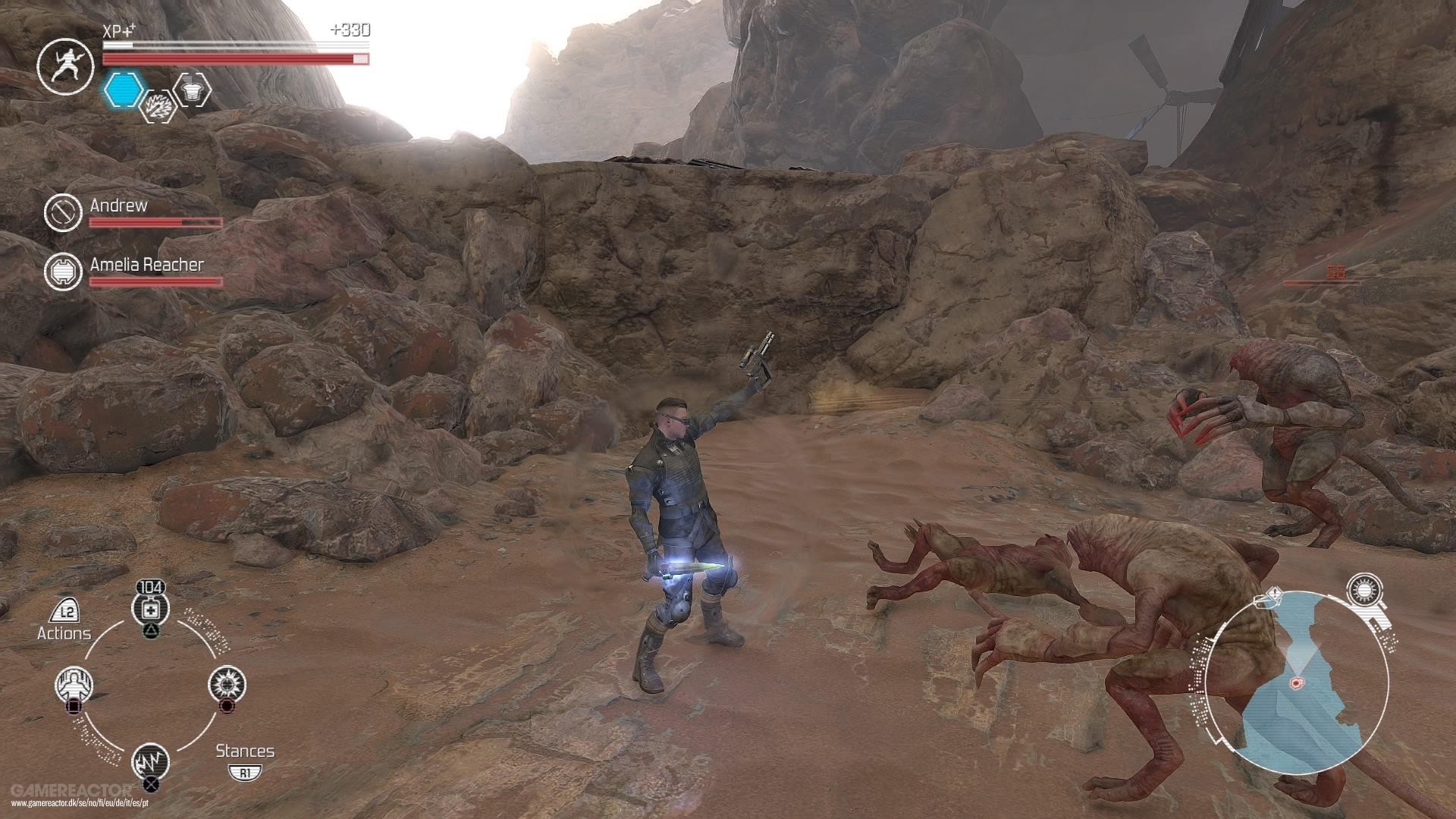Image resolution: width=1456 pixels, height=819 pixels.
Task: Open the Actions wheel label
Action: click(x=64, y=632)
